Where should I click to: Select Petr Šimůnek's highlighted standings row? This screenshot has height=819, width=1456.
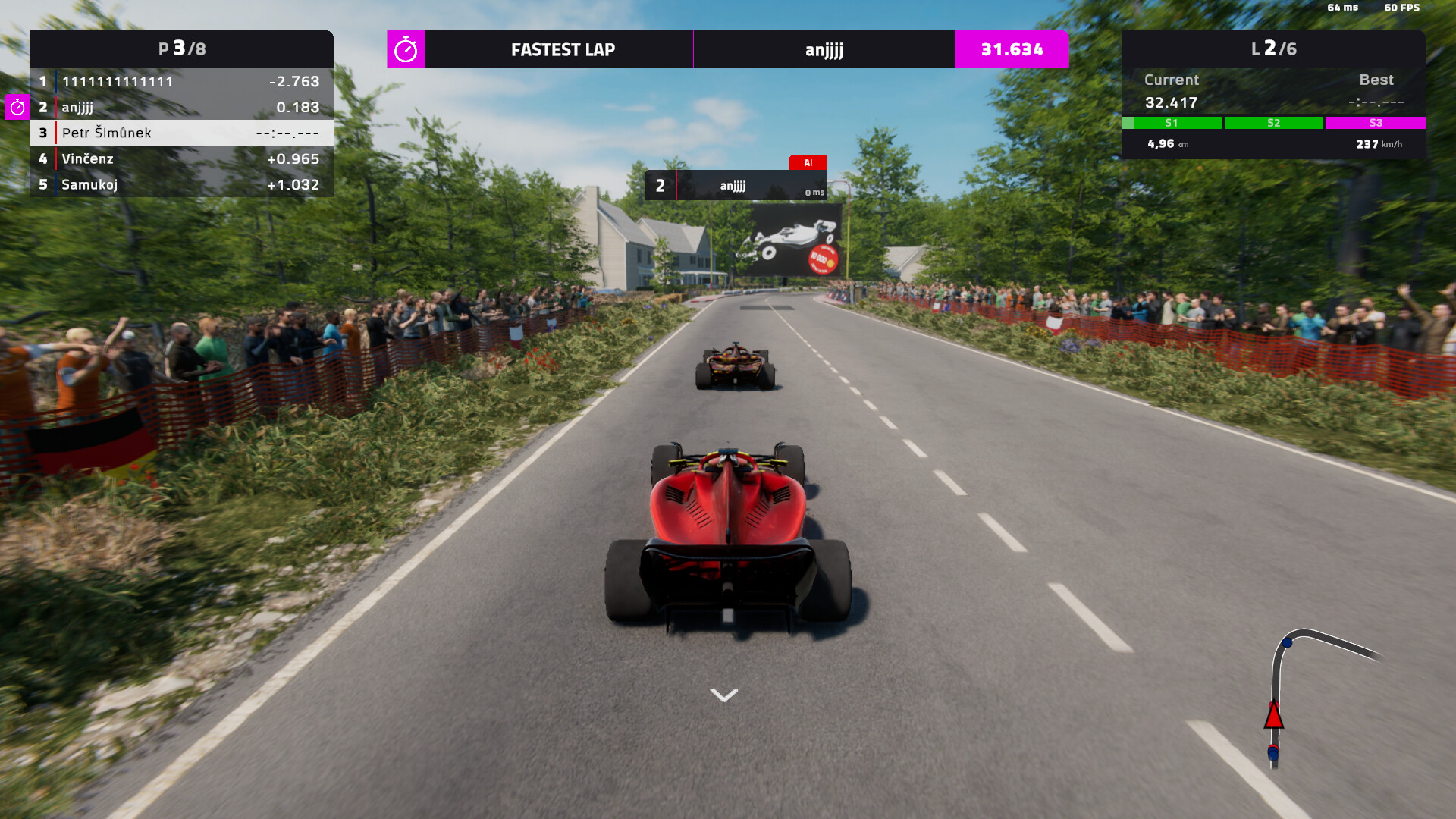[182, 133]
